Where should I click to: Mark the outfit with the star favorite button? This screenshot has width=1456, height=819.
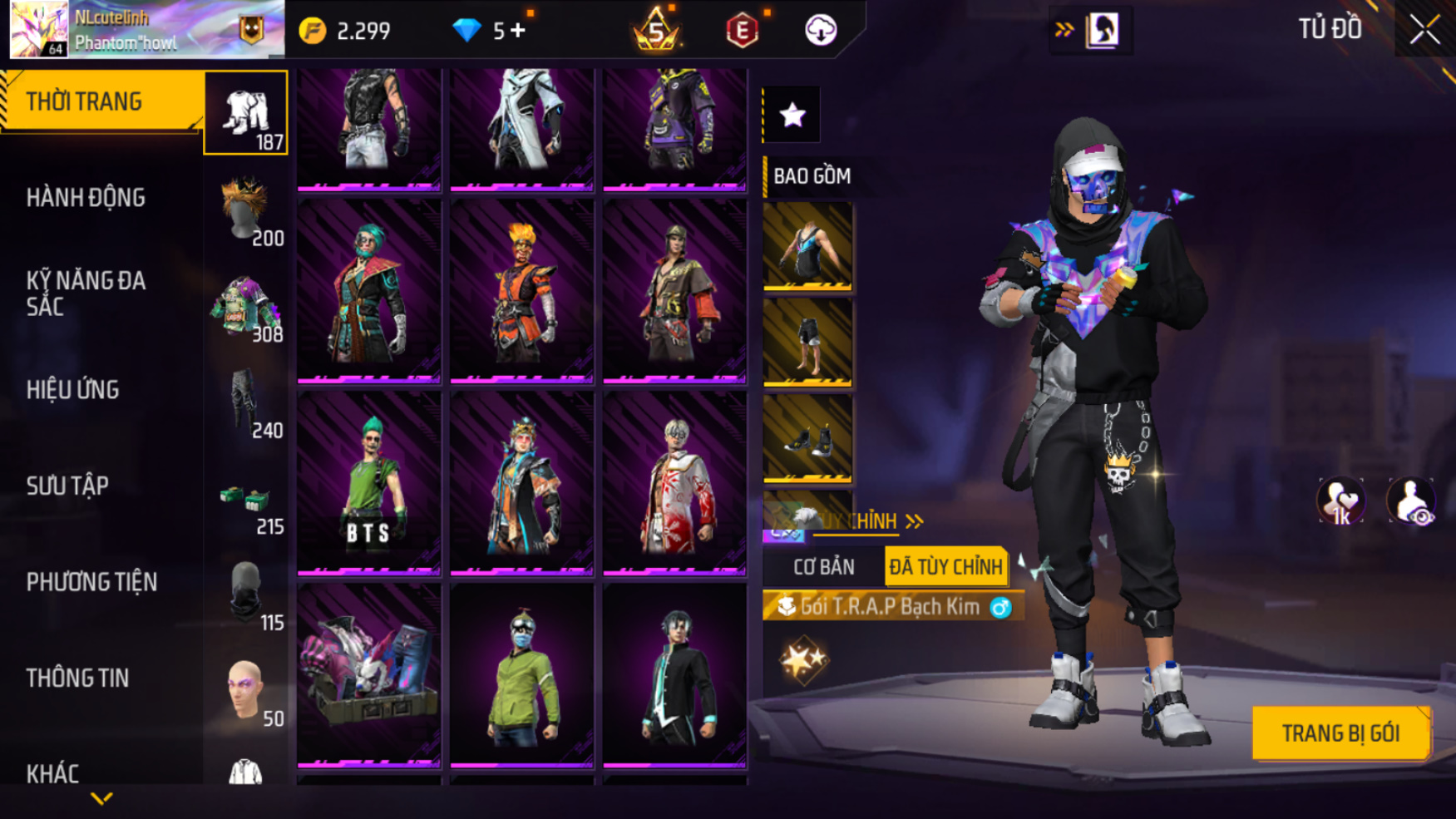[792, 115]
